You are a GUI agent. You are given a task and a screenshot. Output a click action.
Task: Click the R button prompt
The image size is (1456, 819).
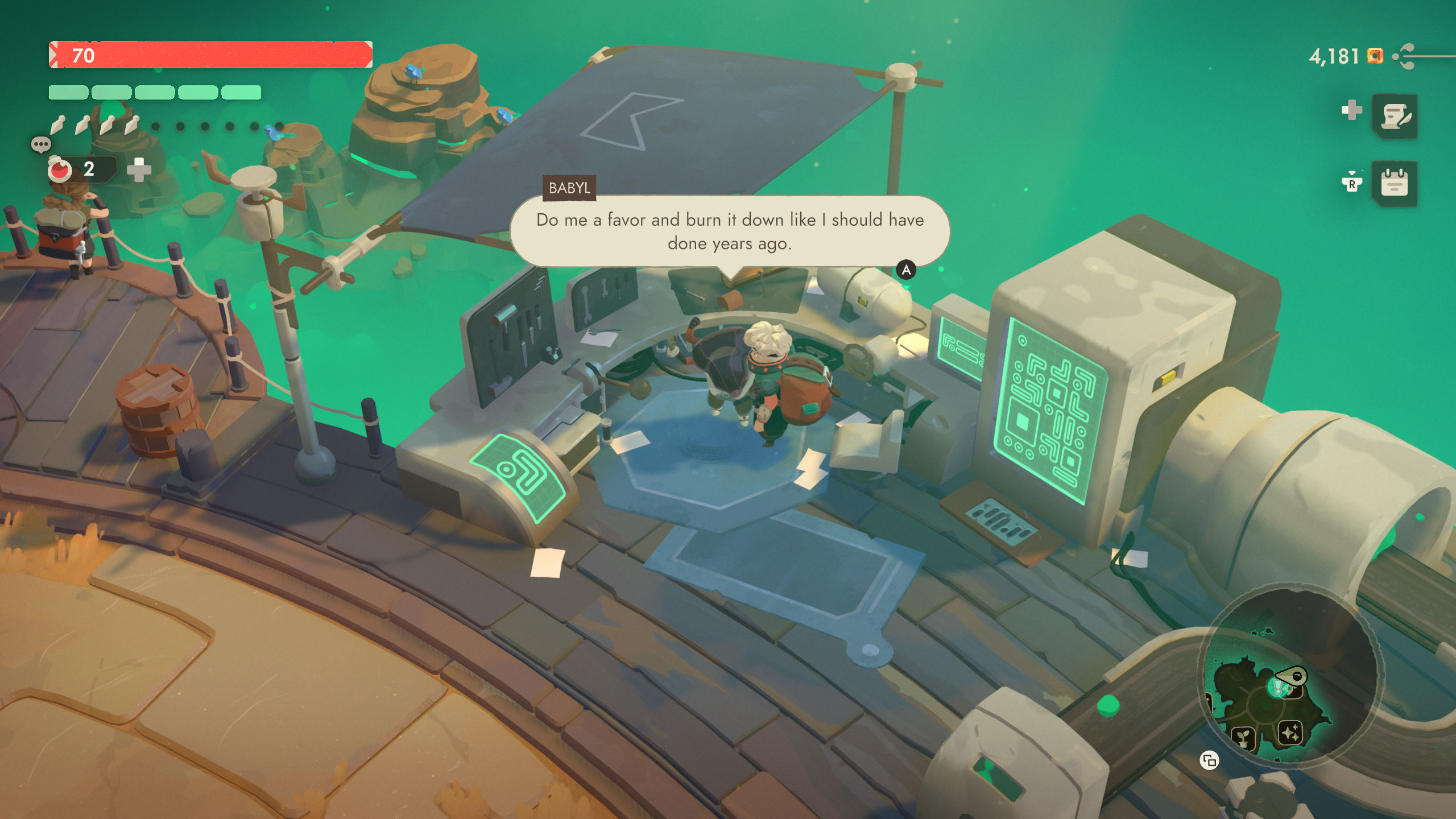pyautogui.click(x=1353, y=184)
